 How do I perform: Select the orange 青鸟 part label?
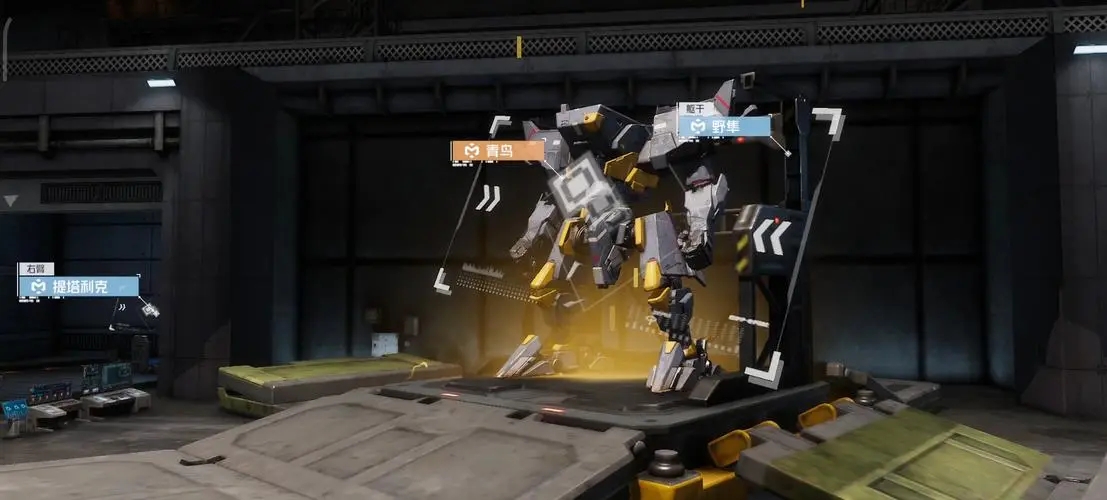tap(497, 151)
